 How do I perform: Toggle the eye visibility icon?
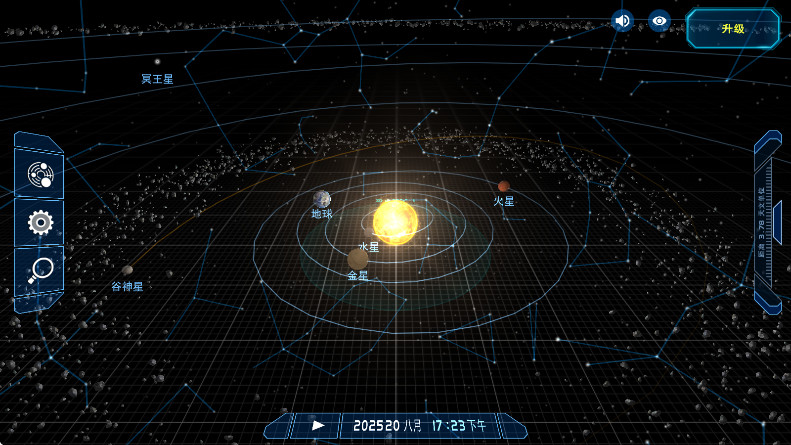pos(659,20)
